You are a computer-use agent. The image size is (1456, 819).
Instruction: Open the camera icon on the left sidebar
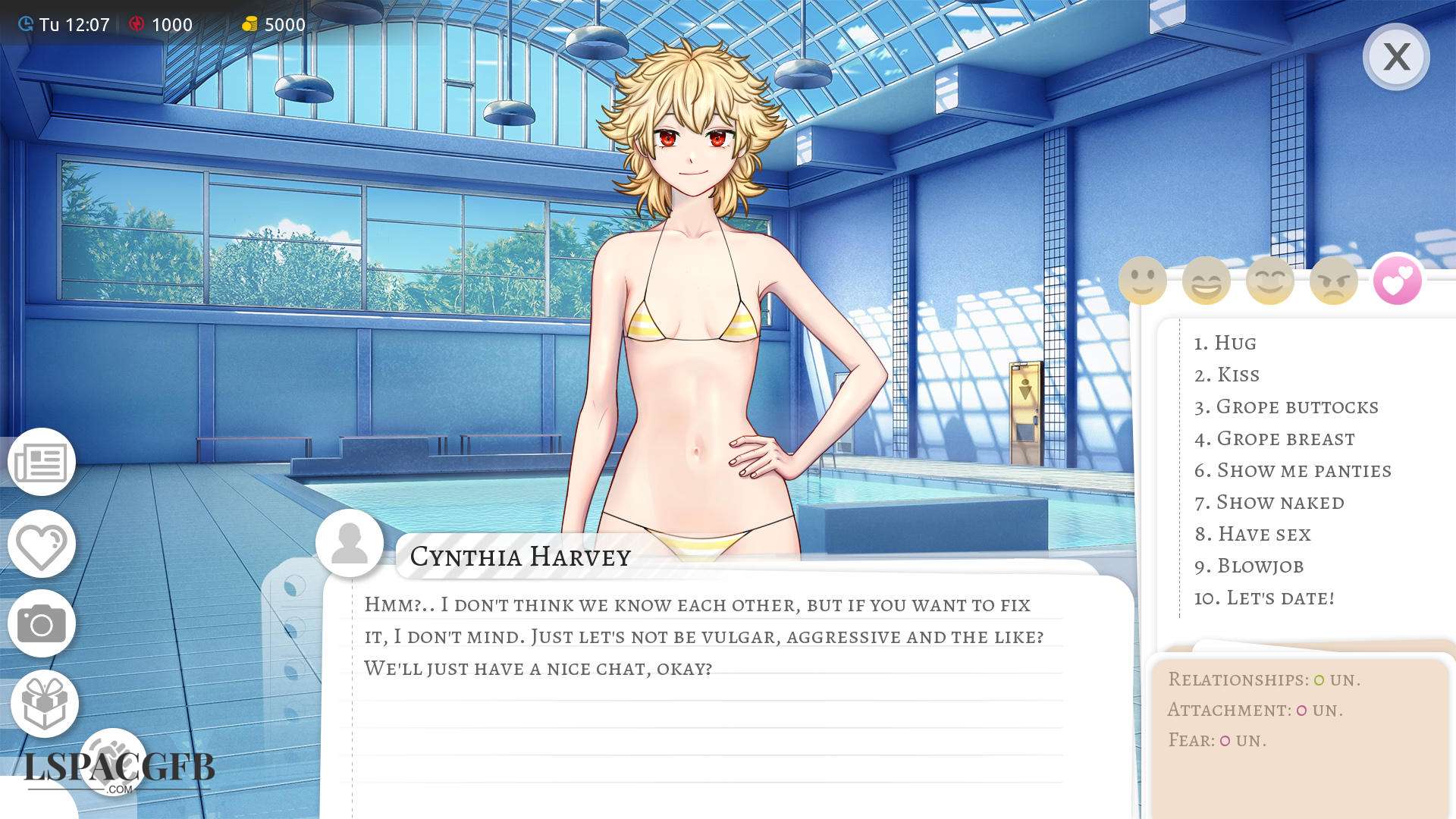(42, 623)
